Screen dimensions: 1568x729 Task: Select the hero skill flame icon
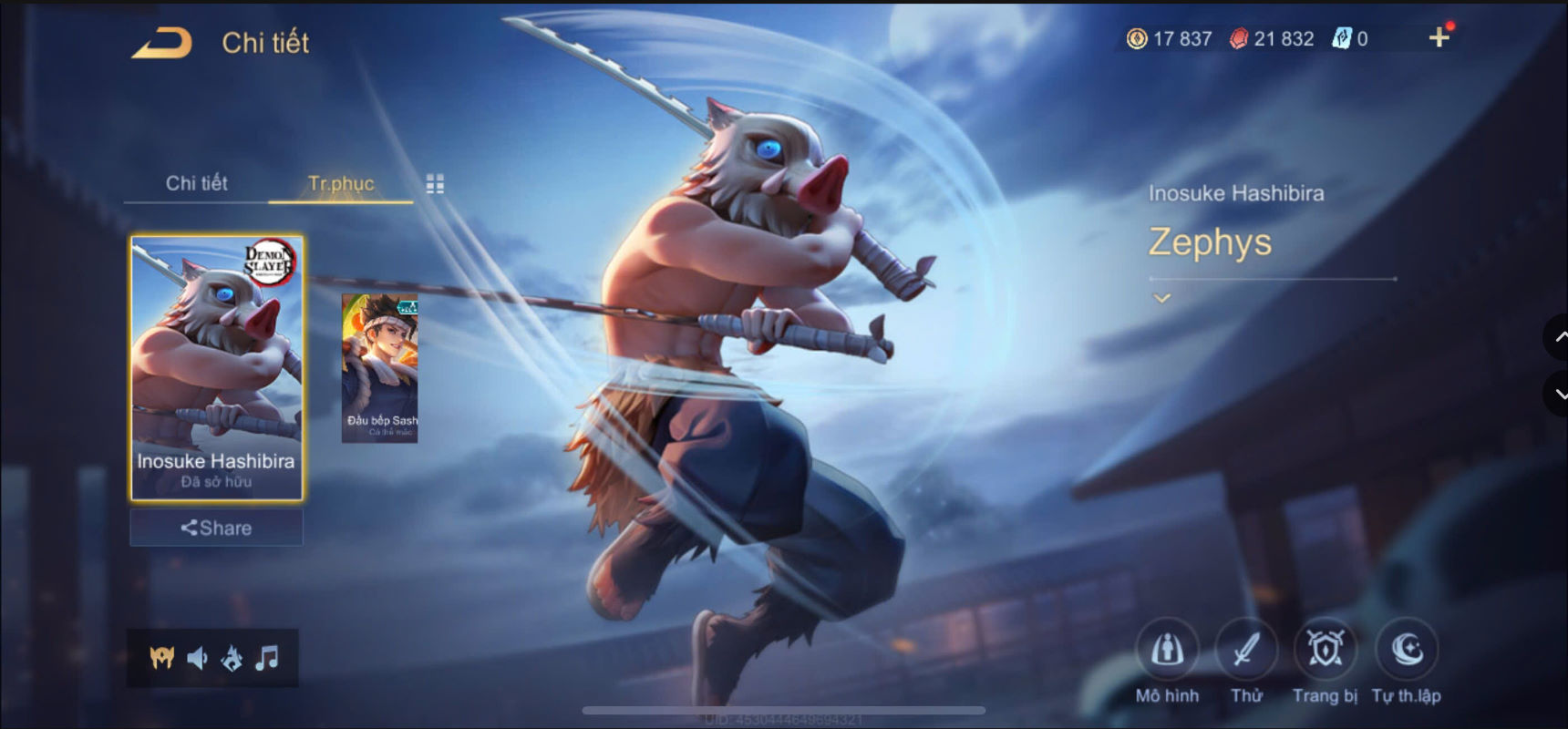[x=232, y=658]
